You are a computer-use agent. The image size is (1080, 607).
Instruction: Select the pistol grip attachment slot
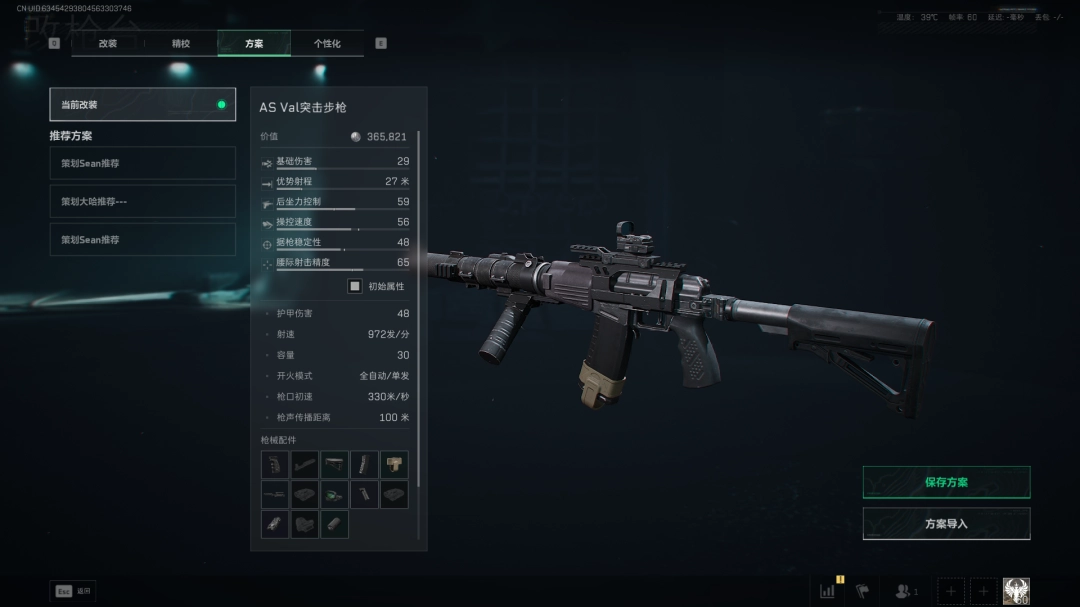(275, 465)
